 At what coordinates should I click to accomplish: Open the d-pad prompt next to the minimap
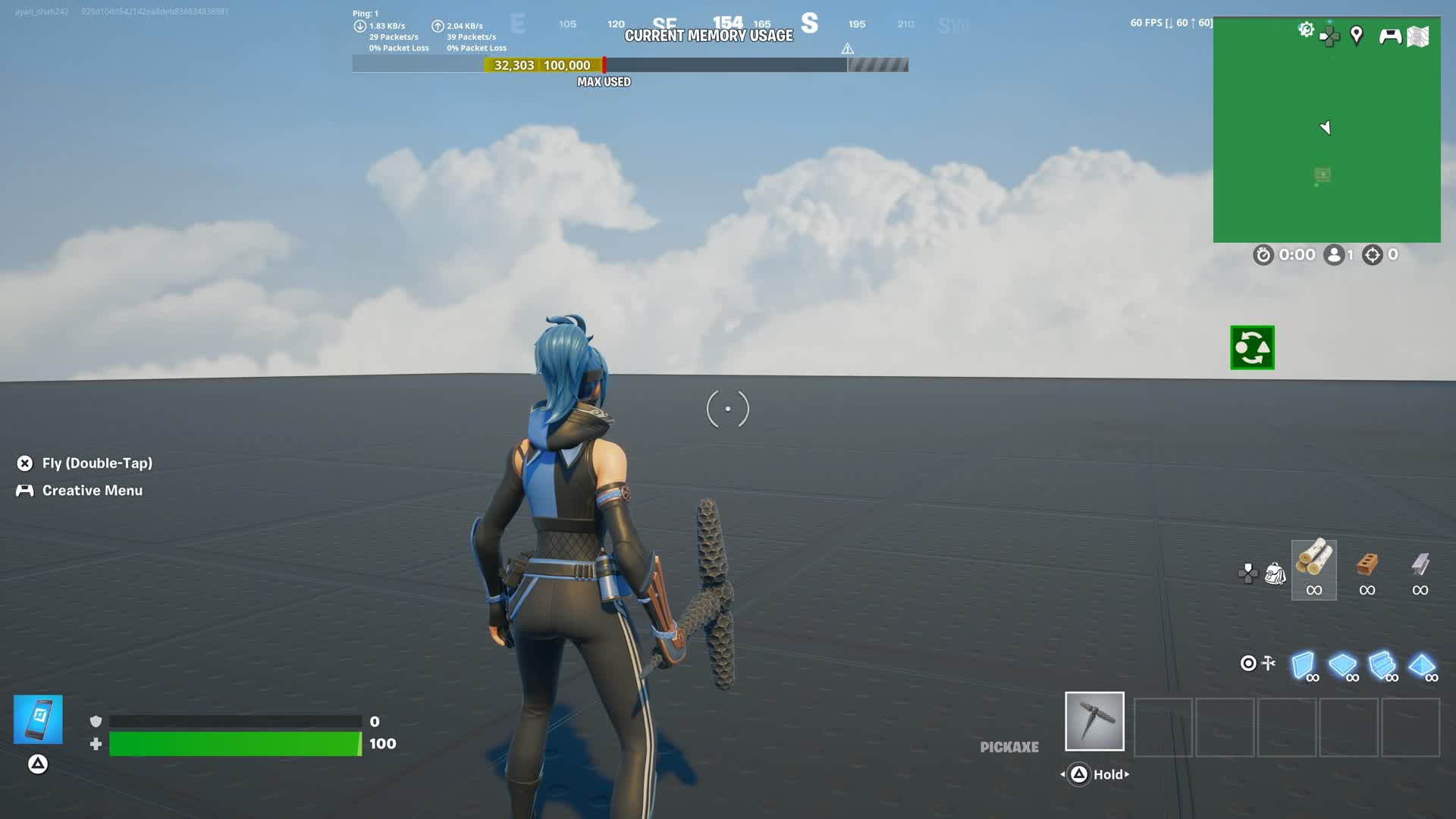(x=1329, y=34)
